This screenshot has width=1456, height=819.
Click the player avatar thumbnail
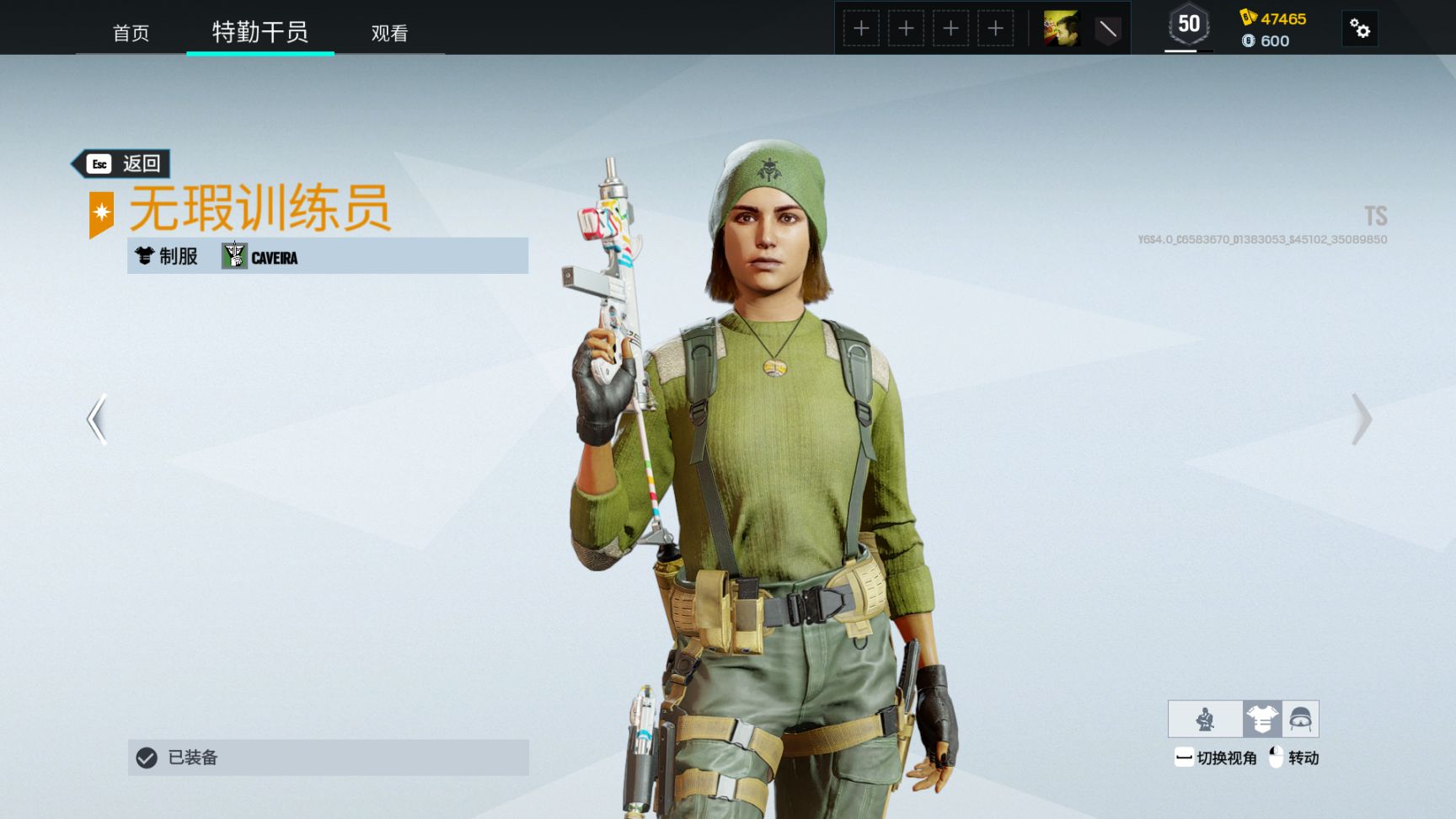1063,28
